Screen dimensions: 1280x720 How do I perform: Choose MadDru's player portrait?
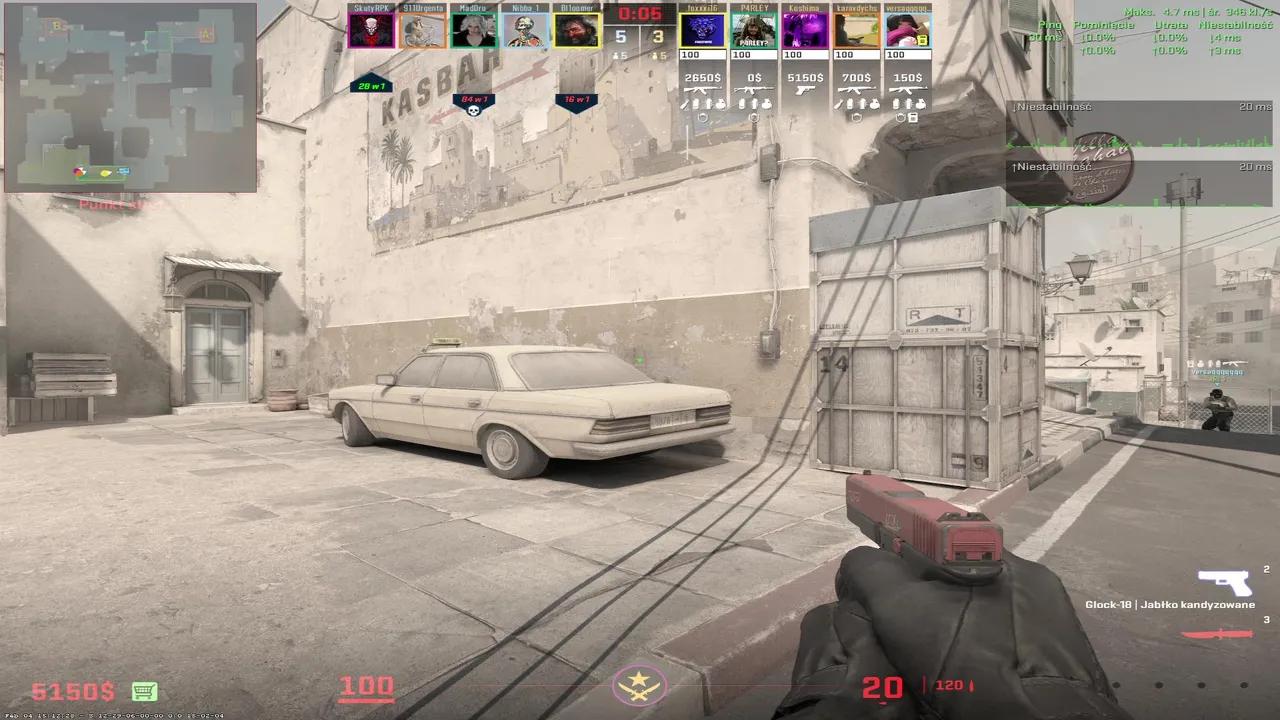(474, 30)
